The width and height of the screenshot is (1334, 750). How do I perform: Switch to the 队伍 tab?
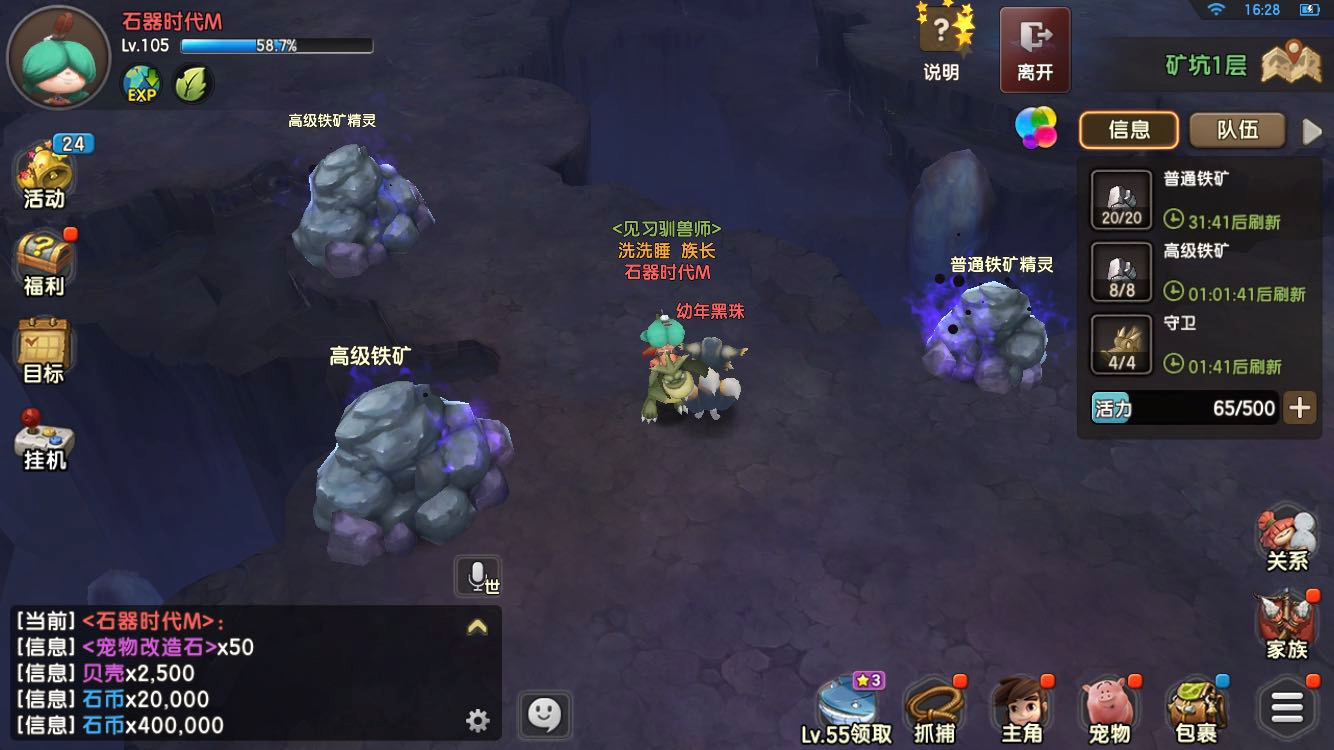1236,130
